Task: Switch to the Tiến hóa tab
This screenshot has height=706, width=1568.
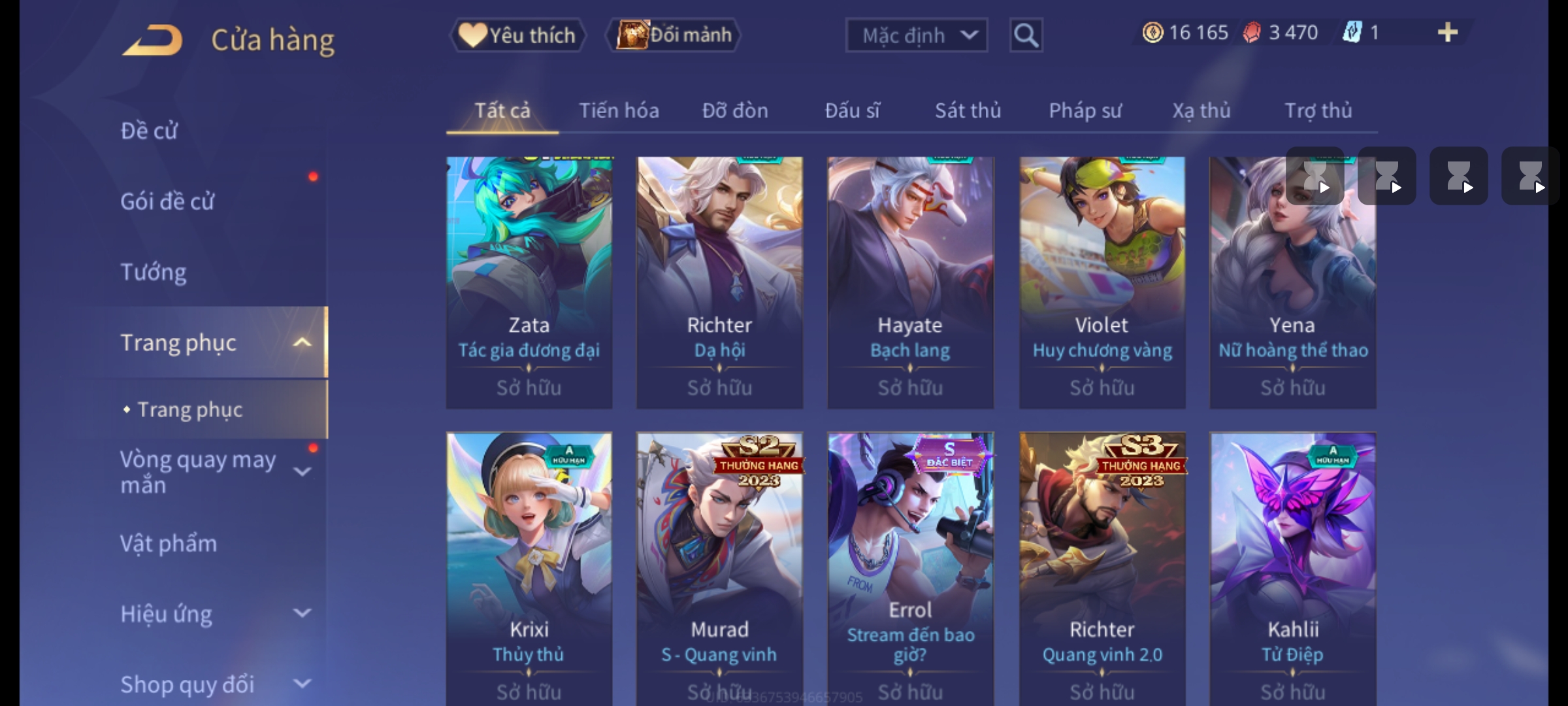Action: point(619,110)
